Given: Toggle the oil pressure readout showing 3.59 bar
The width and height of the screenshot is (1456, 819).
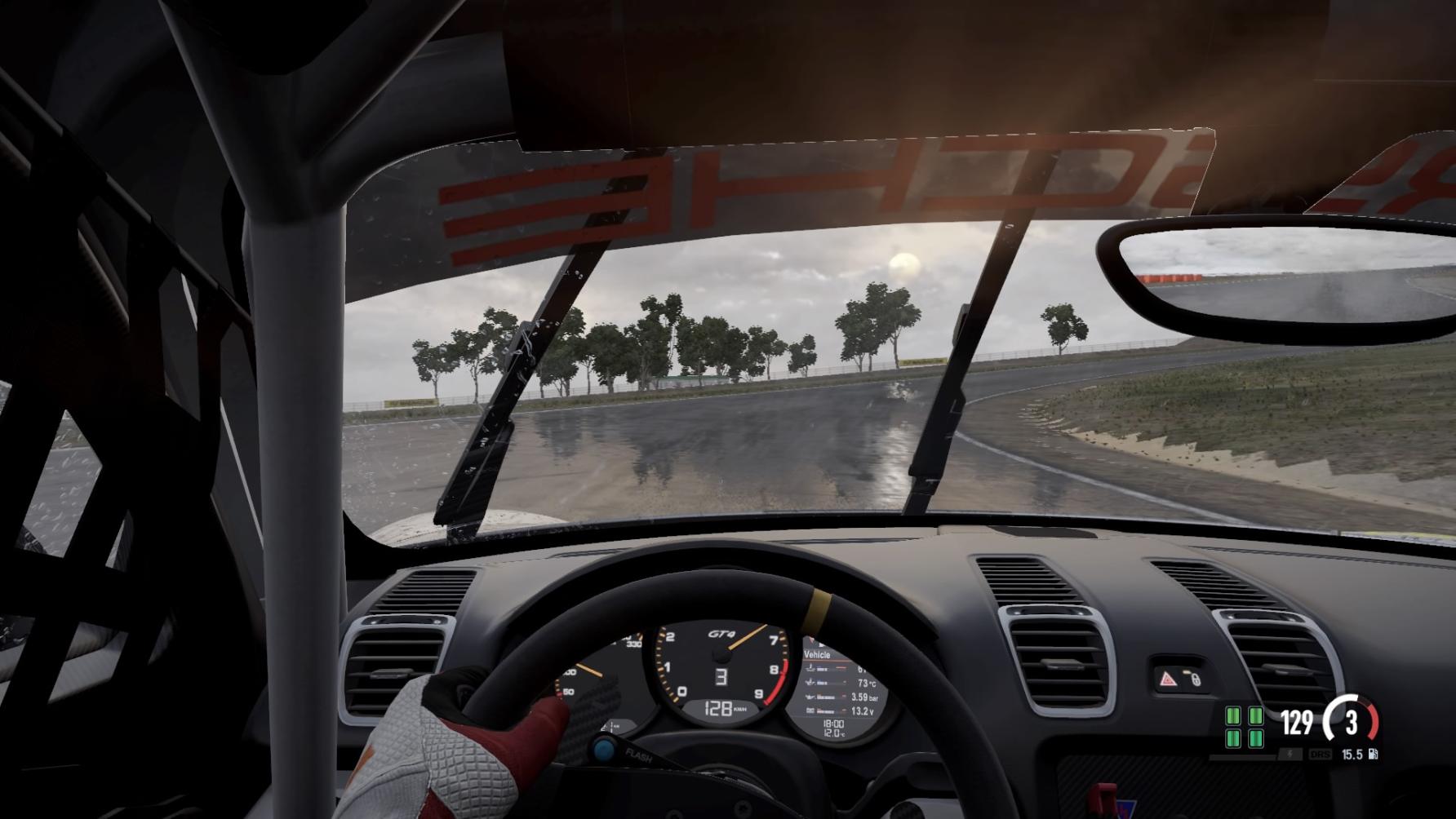Looking at the screenshot, I should (x=861, y=697).
